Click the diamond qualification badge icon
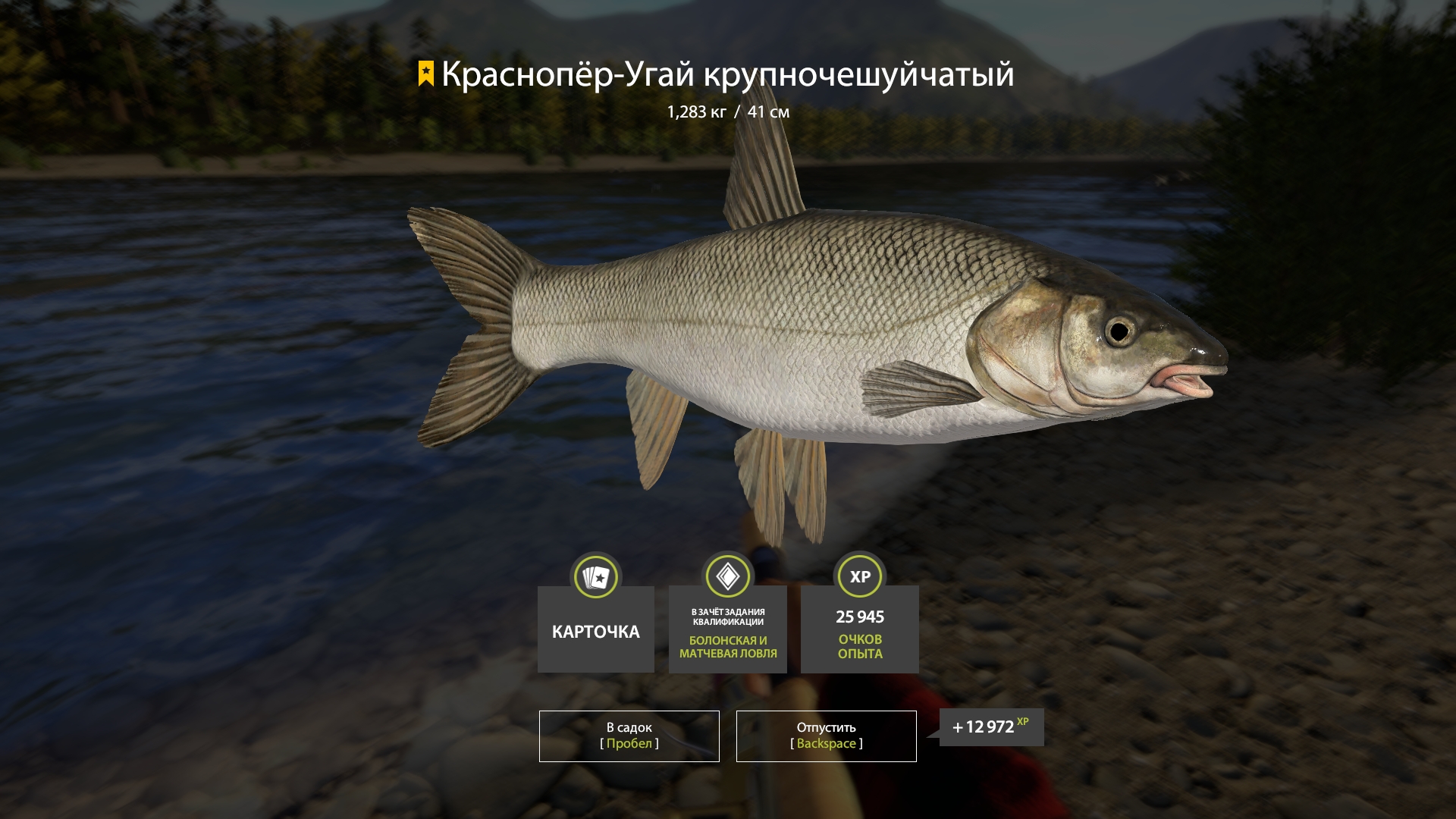The height and width of the screenshot is (819, 1456). coord(727,576)
